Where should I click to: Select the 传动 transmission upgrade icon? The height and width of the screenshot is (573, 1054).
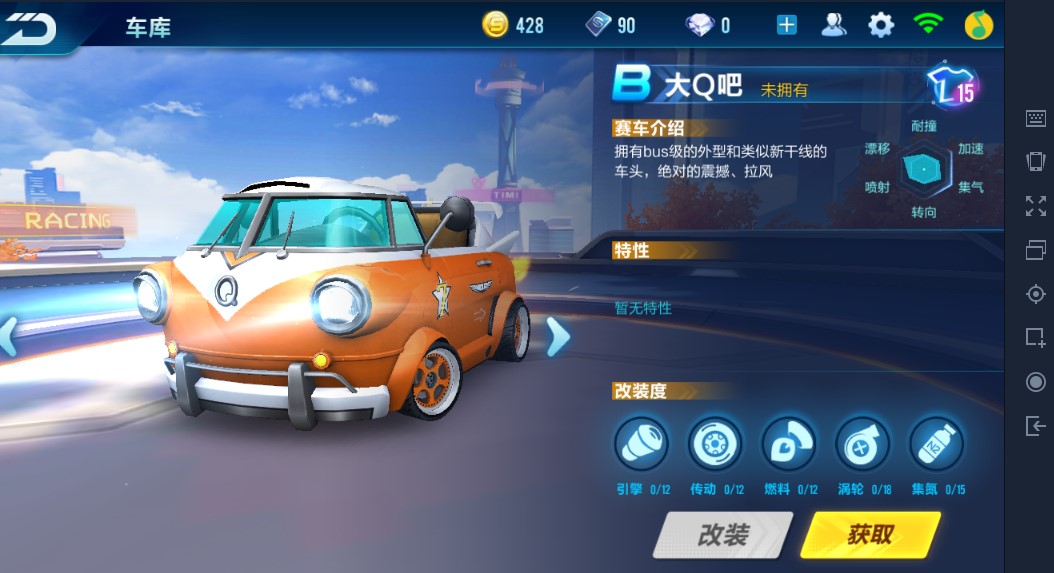(x=715, y=443)
